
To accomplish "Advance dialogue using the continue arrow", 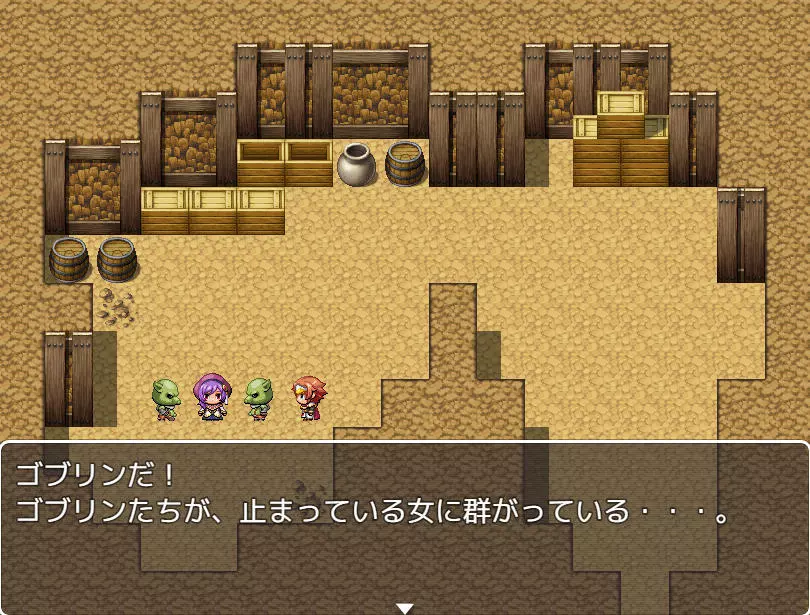I will click(x=404, y=607).
